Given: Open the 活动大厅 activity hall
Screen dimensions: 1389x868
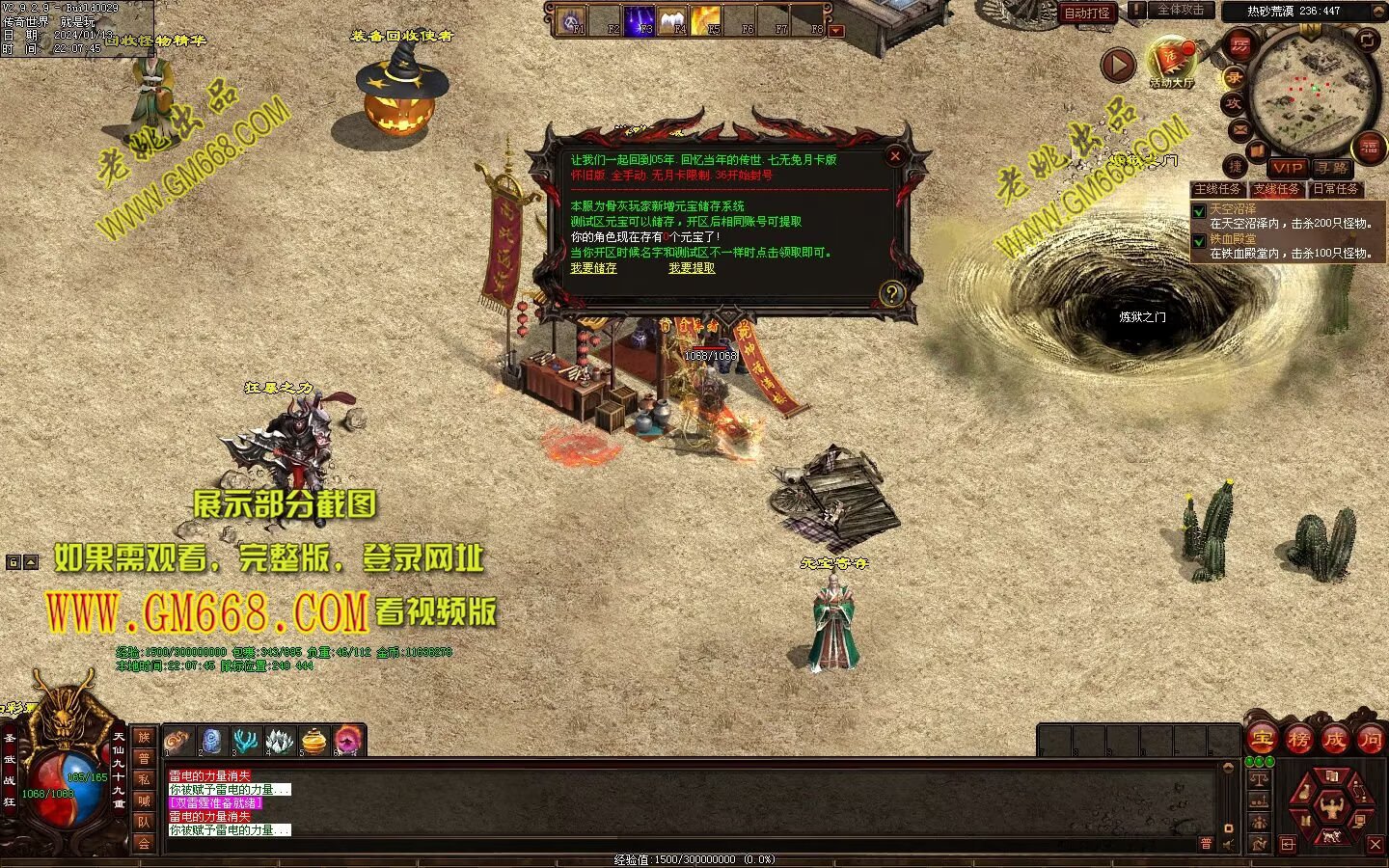Looking at the screenshot, I should click(1171, 63).
